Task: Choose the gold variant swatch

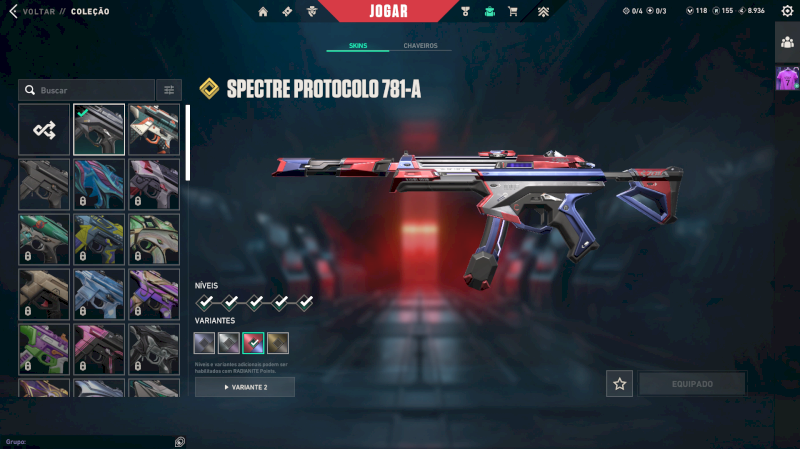Action: coord(278,343)
